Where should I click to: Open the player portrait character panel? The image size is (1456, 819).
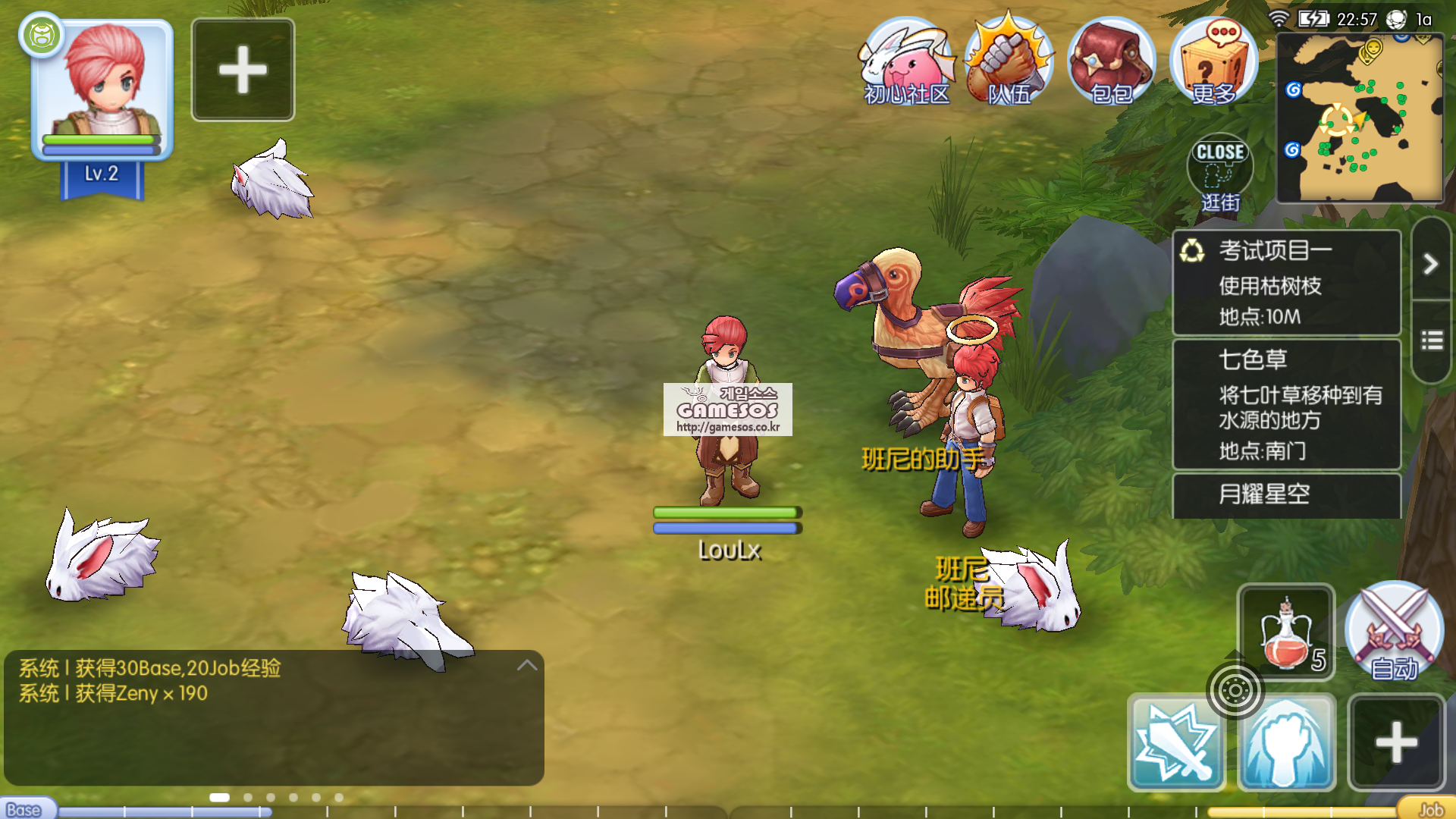tap(102, 89)
